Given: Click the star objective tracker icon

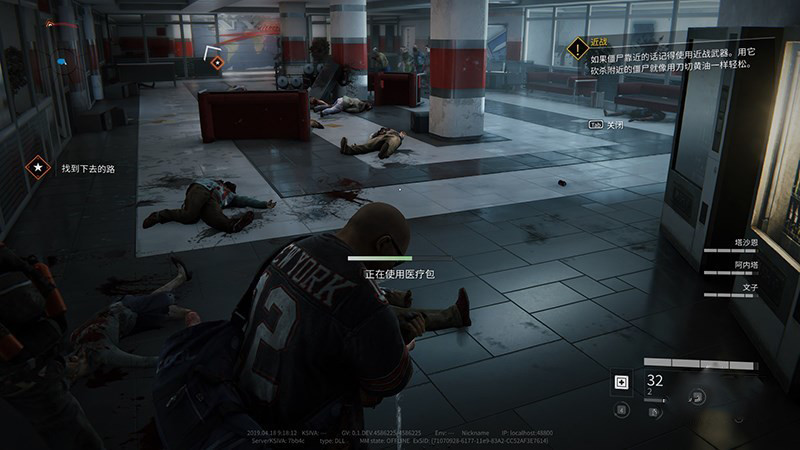Looking at the screenshot, I should click(39, 168).
